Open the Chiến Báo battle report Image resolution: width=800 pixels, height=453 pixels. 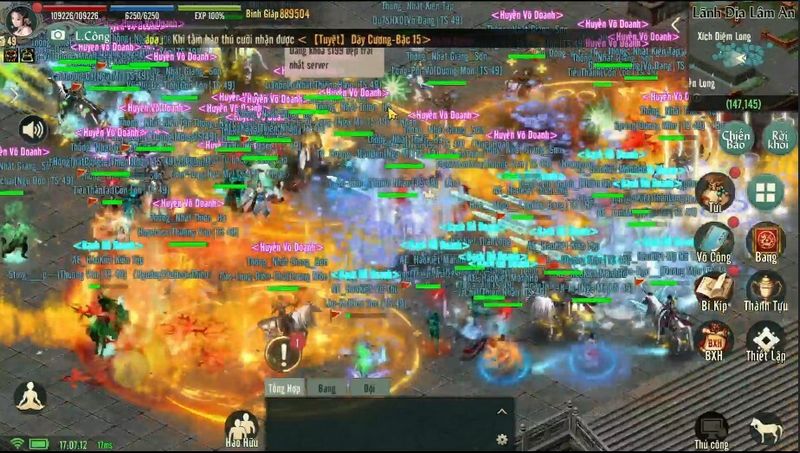click(735, 138)
